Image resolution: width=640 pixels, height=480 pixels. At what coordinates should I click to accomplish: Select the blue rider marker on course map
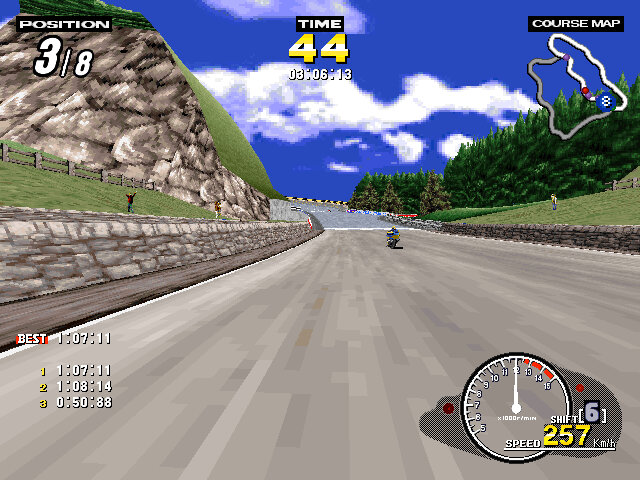[x=603, y=100]
